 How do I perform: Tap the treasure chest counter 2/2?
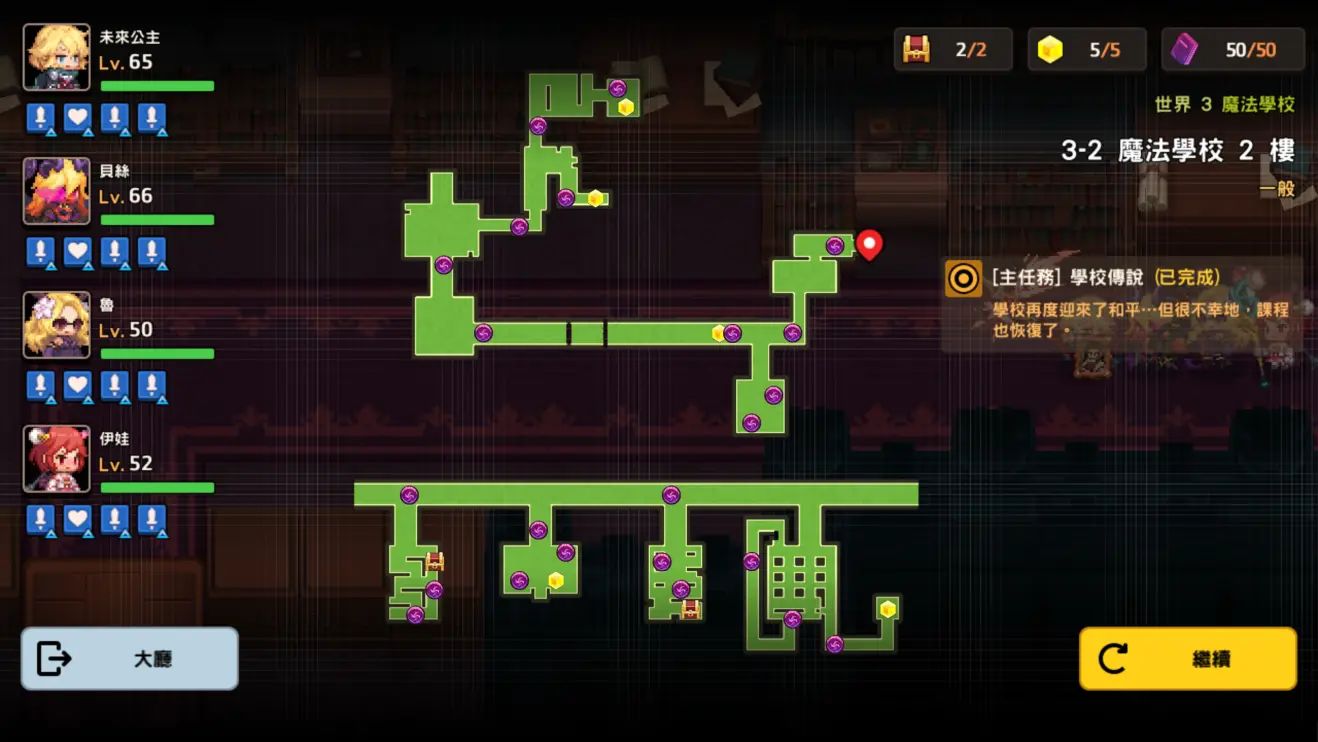(x=953, y=49)
